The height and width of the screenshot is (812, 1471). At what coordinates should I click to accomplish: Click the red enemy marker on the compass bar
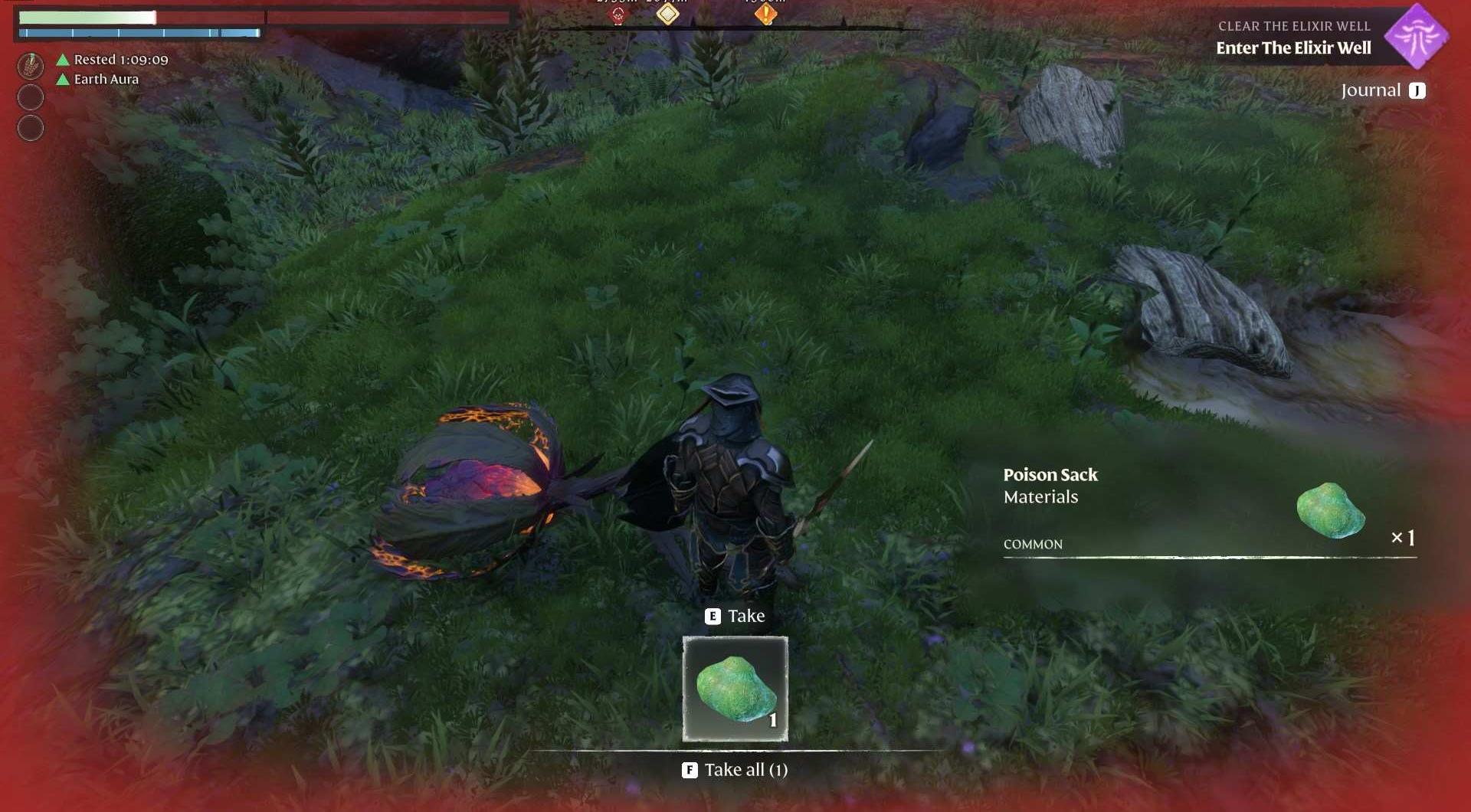[617, 15]
